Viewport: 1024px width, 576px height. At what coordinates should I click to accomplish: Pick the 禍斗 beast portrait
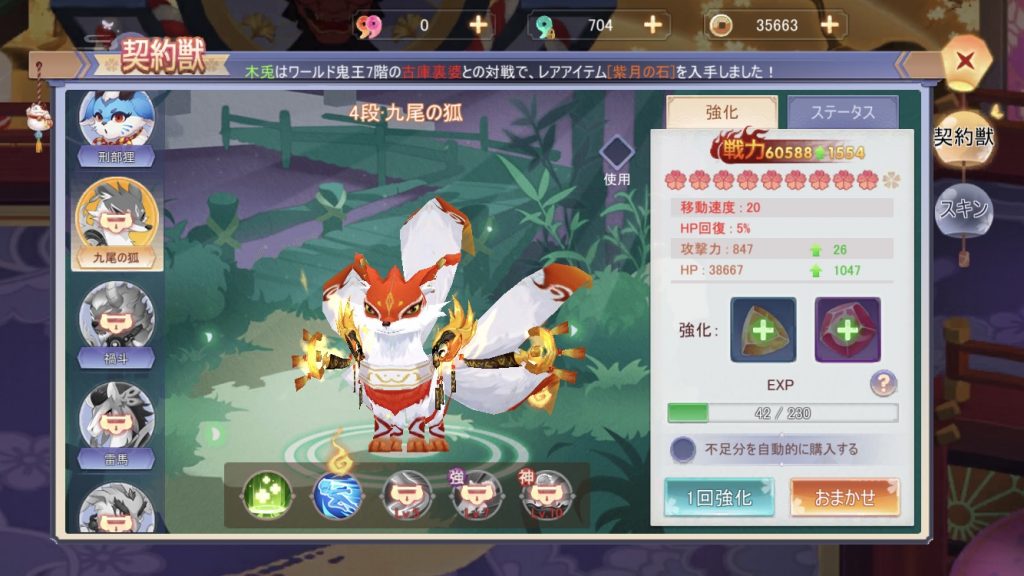tap(116, 322)
